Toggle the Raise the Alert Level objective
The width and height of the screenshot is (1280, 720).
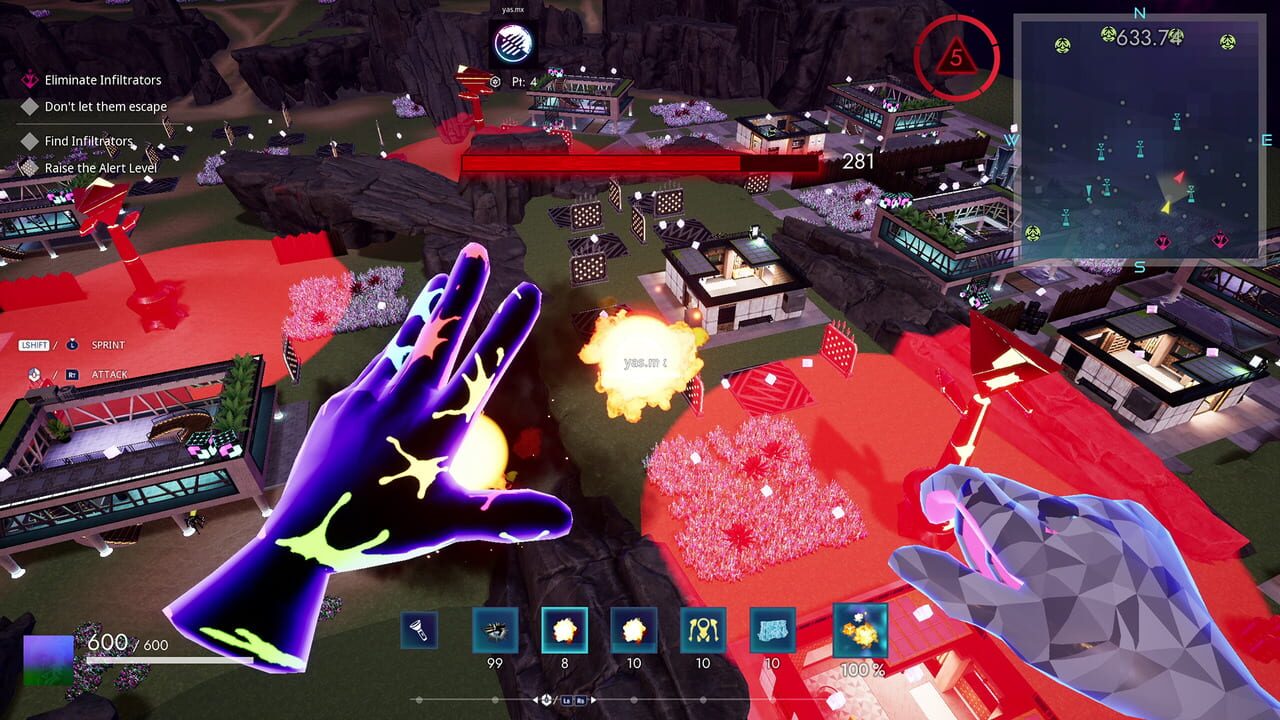[103, 167]
